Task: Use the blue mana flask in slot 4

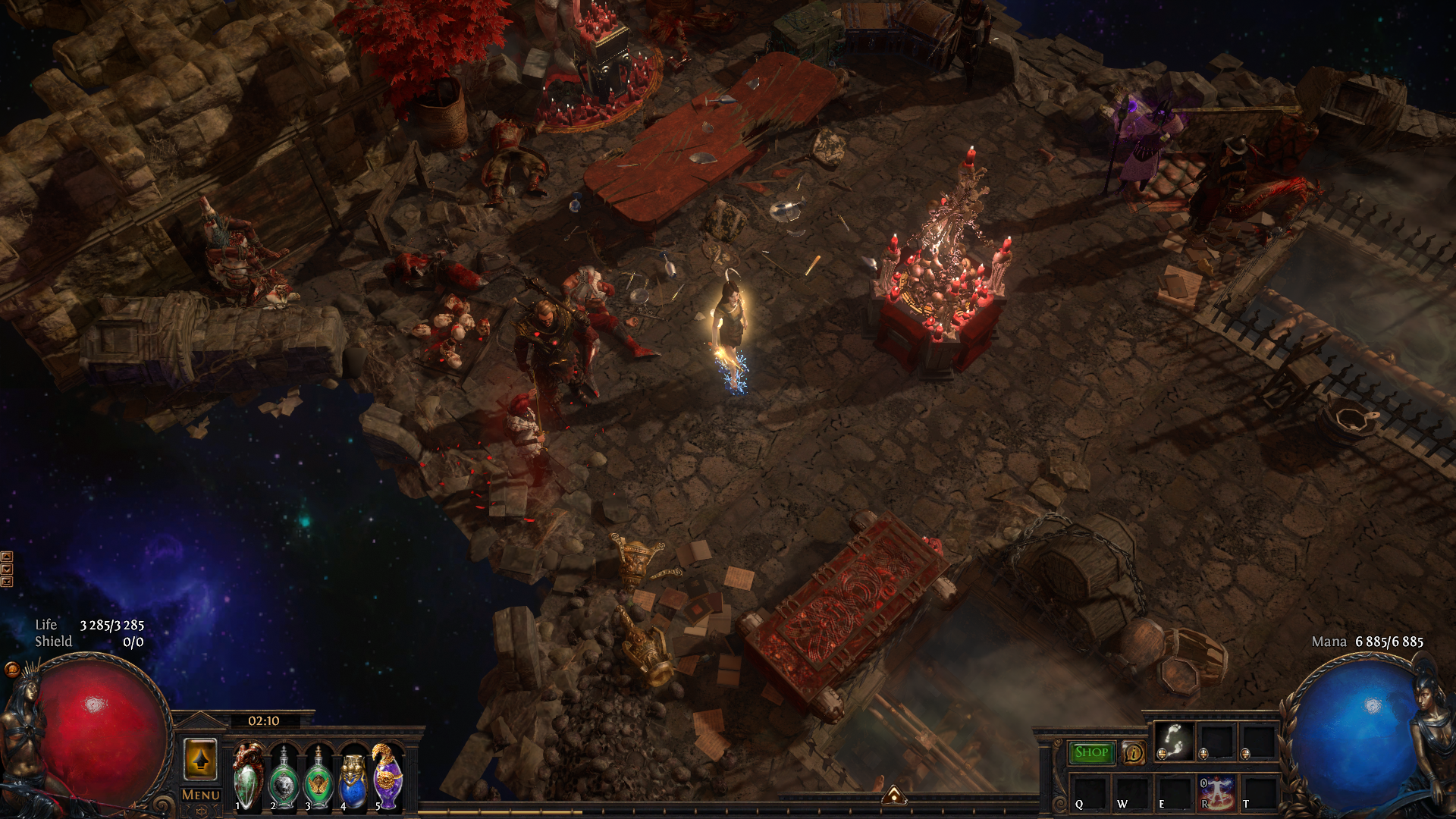Action: pos(353,779)
